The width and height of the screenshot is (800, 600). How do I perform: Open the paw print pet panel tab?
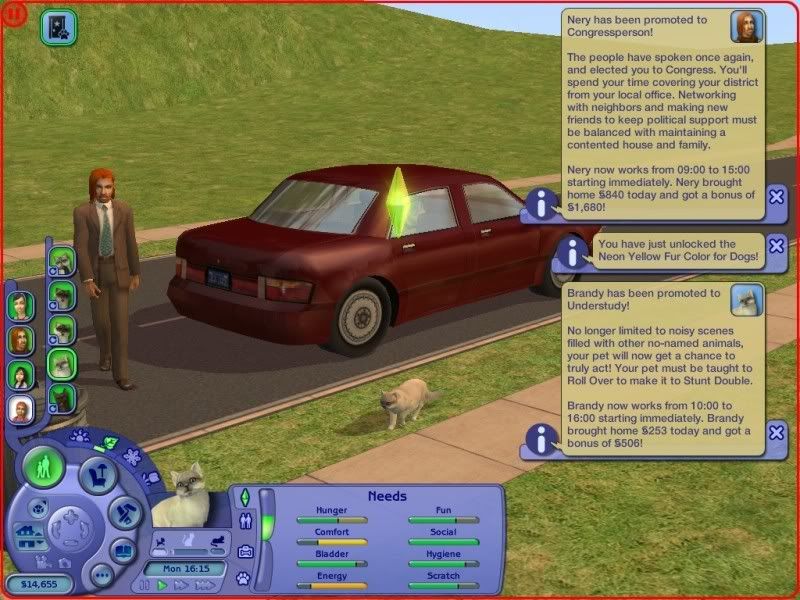coord(243,578)
